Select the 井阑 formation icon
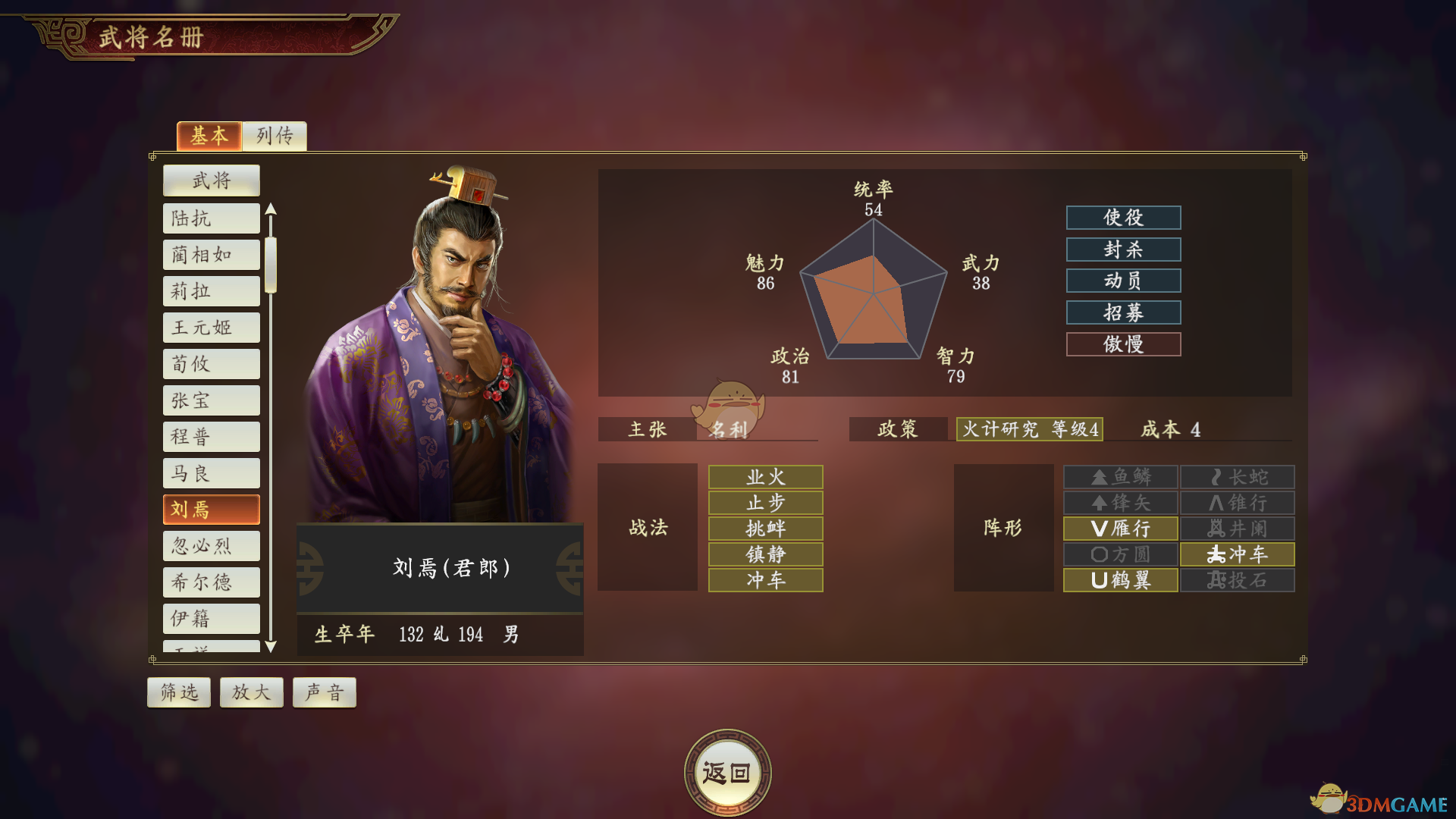 point(1236,529)
